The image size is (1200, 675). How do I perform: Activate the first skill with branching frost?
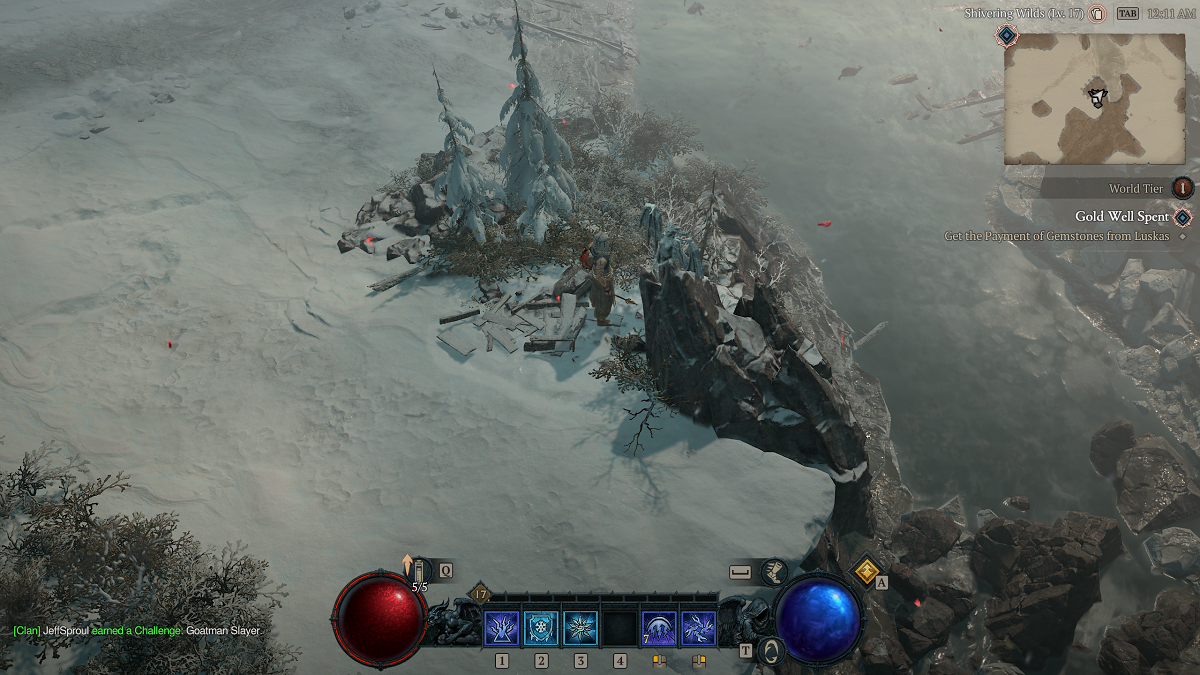[x=501, y=628]
